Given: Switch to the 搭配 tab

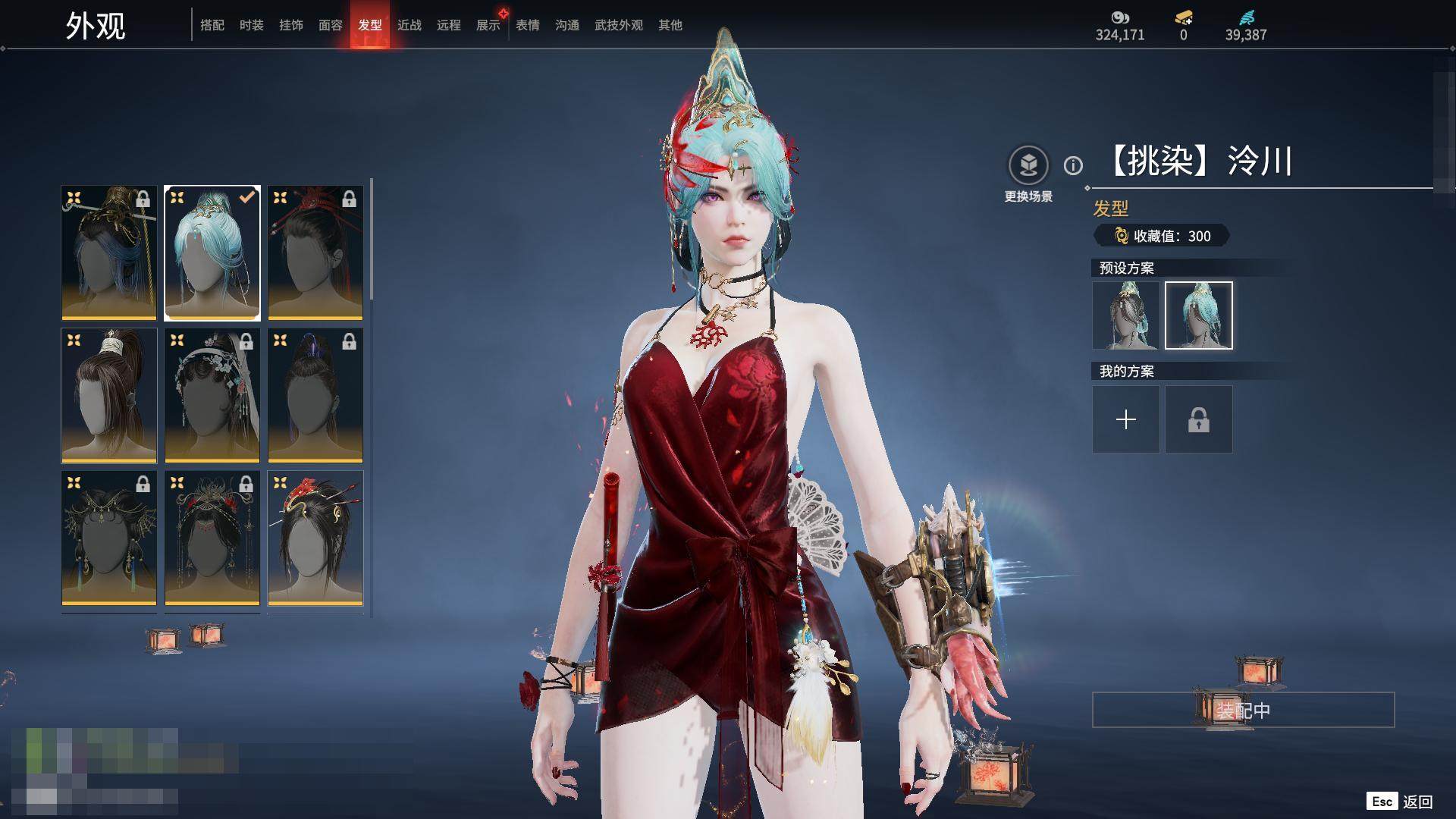Looking at the screenshot, I should (x=212, y=25).
